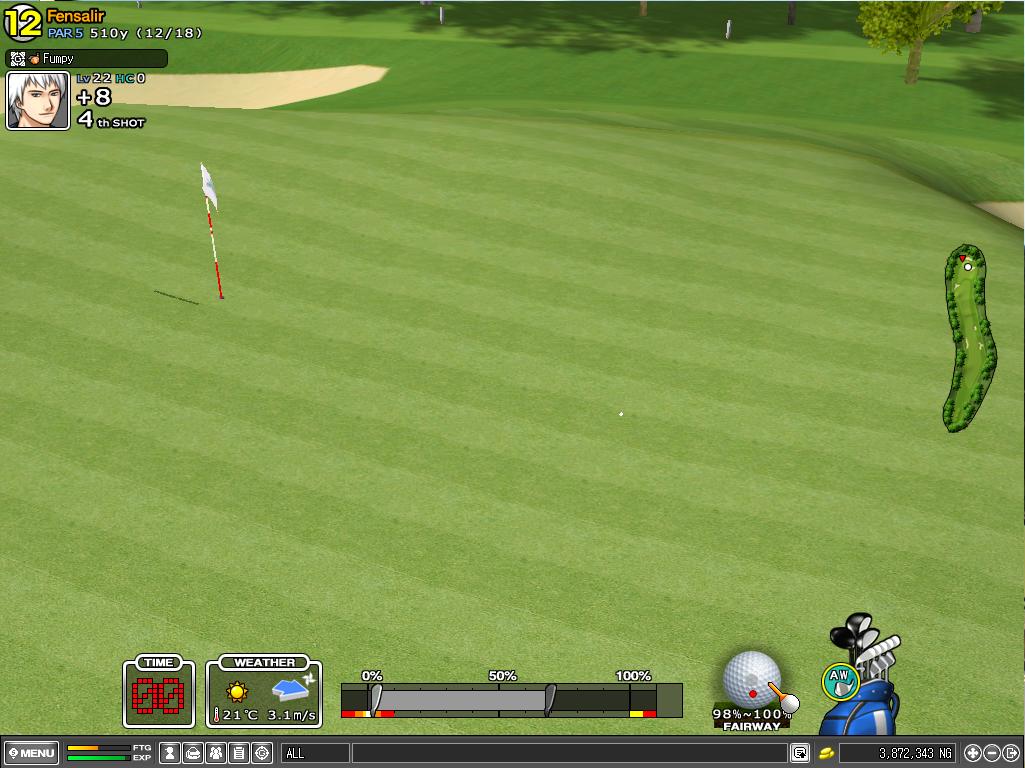Open the MENU button
This screenshot has height=768, width=1025.
tap(32, 753)
